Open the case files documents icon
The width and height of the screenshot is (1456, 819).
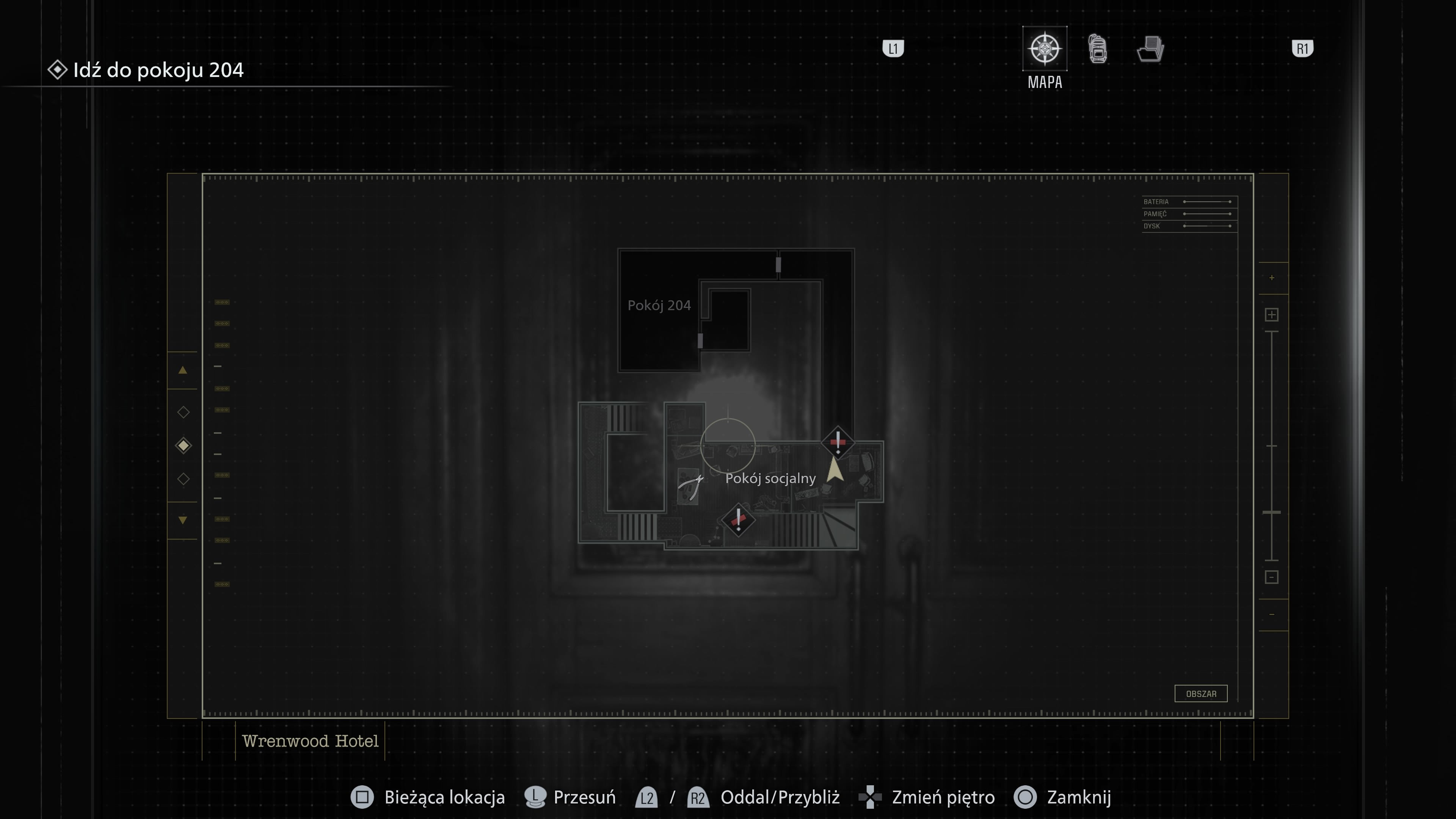pyautogui.click(x=1150, y=50)
